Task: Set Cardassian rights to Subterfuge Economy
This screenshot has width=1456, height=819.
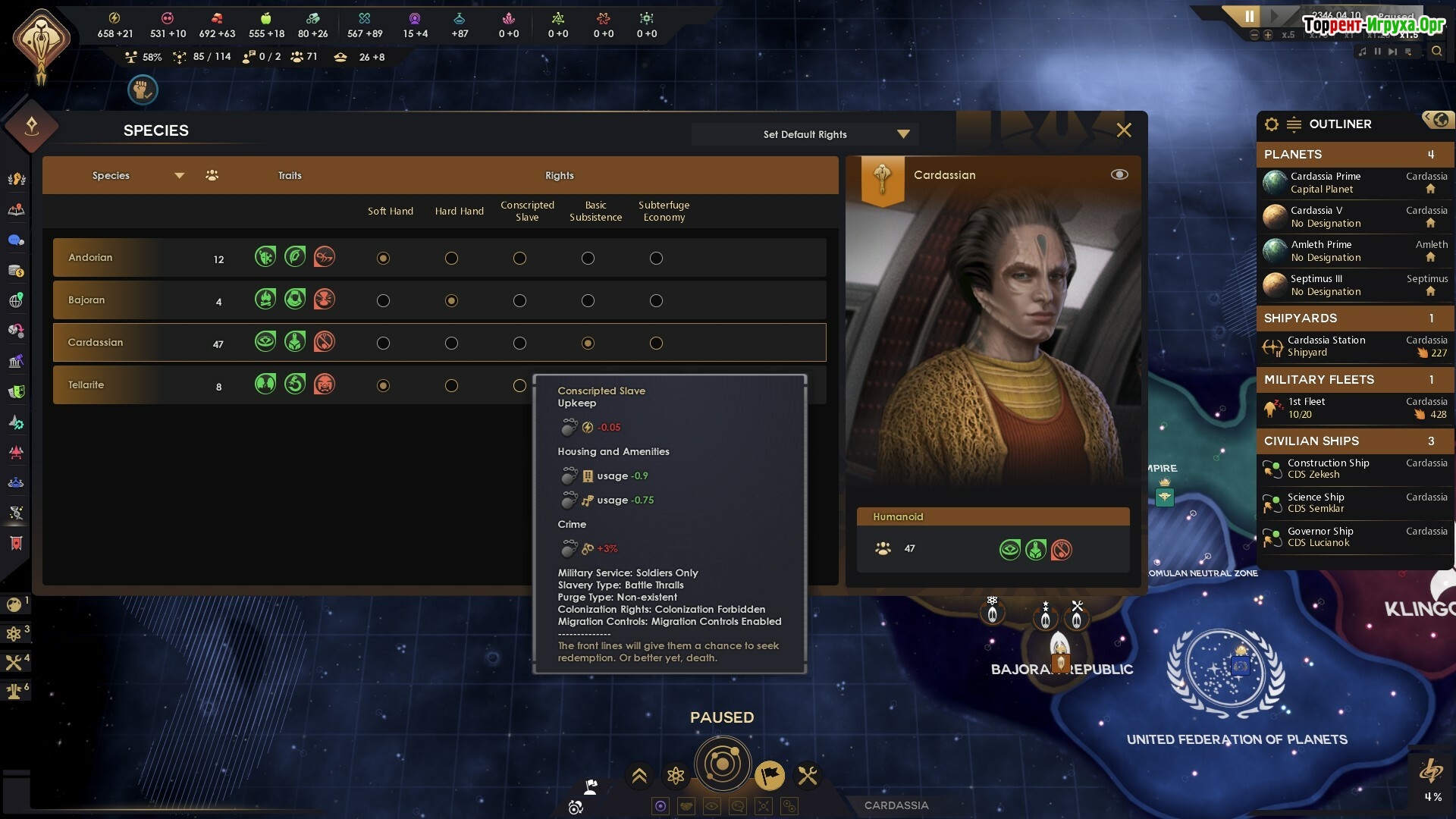Action: pyautogui.click(x=656, y=344)
